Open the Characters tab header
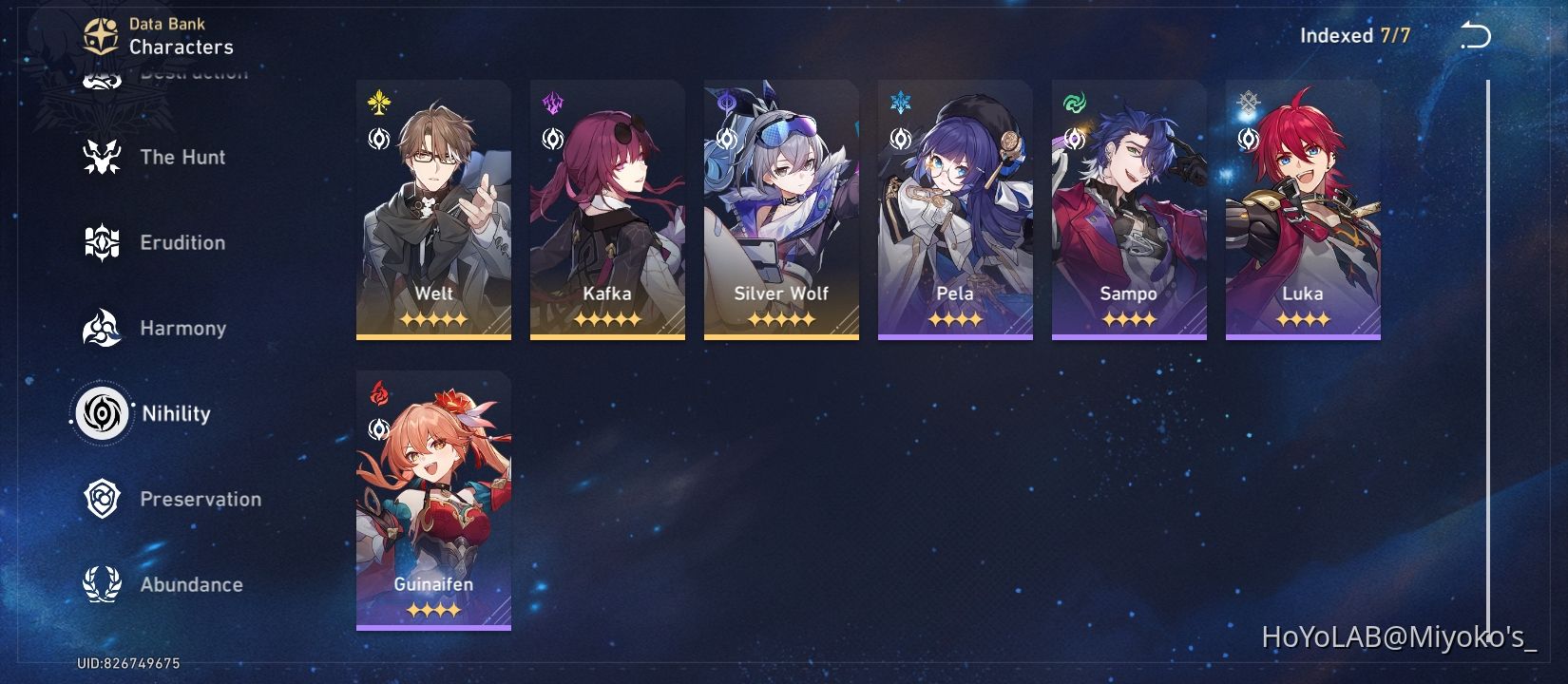Image resolution: width=1568 pixels, height=684 pixels. pyautogui.click(x=180, y=47)
